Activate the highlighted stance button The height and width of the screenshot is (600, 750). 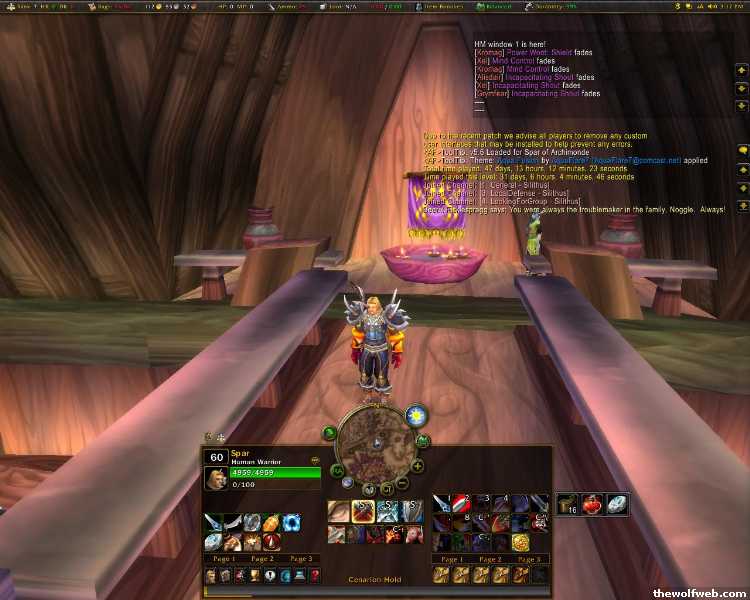(362, 512)
